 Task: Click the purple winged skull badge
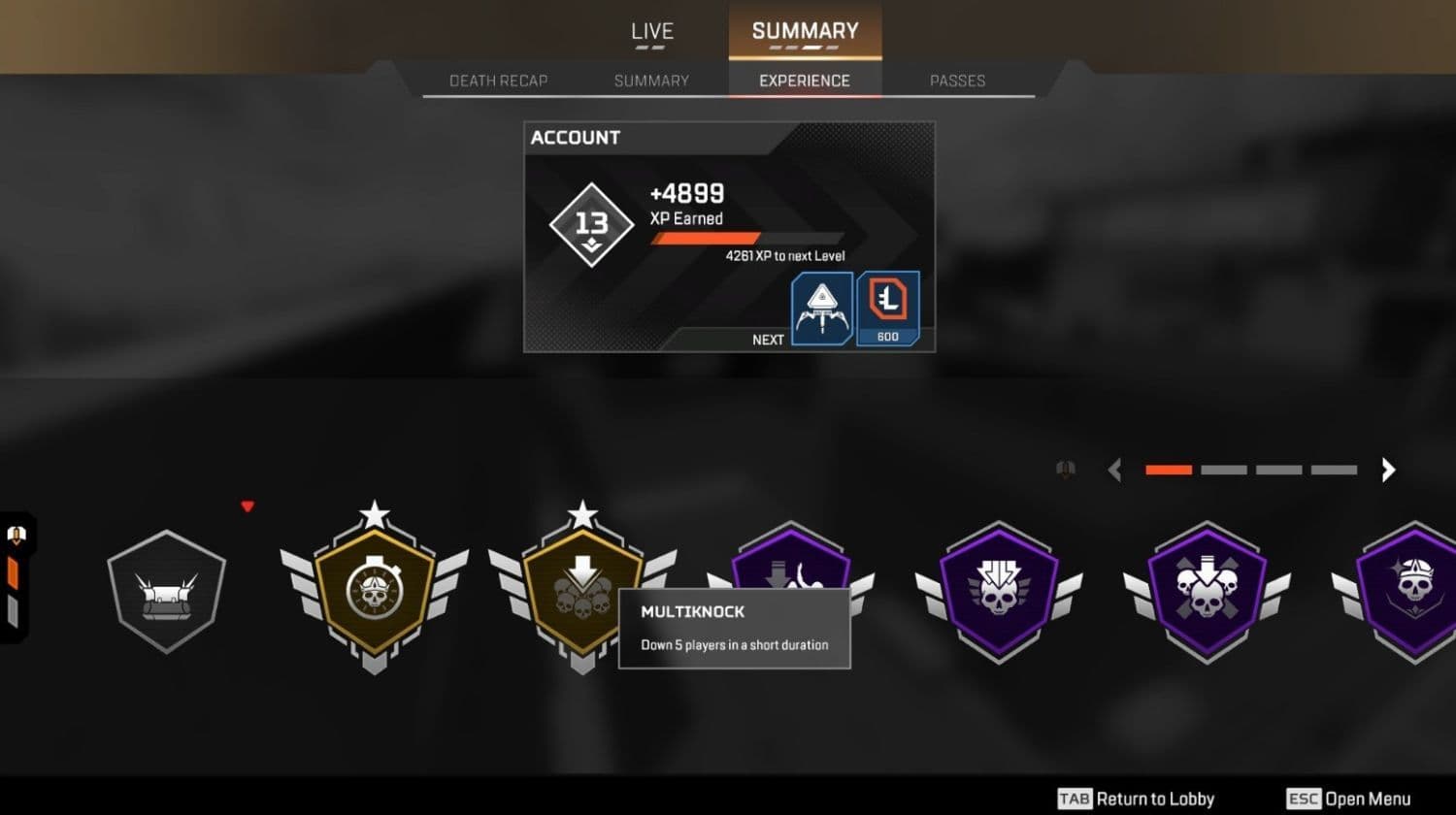pos(998,590)
